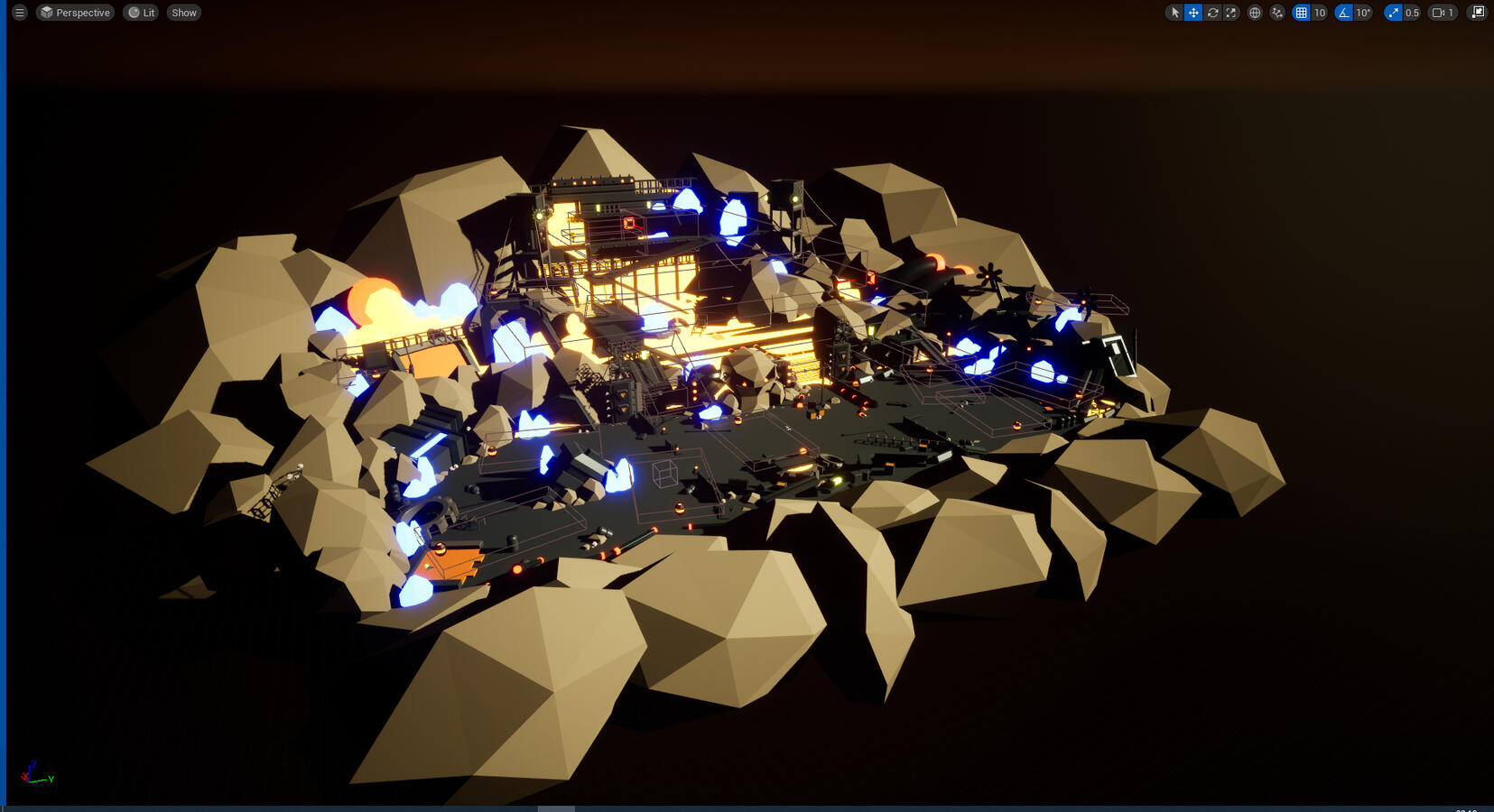Open the Perspective view type dropdown
Screen dimensions: 1494x812
pyautogui.click(x=75, y=13)
